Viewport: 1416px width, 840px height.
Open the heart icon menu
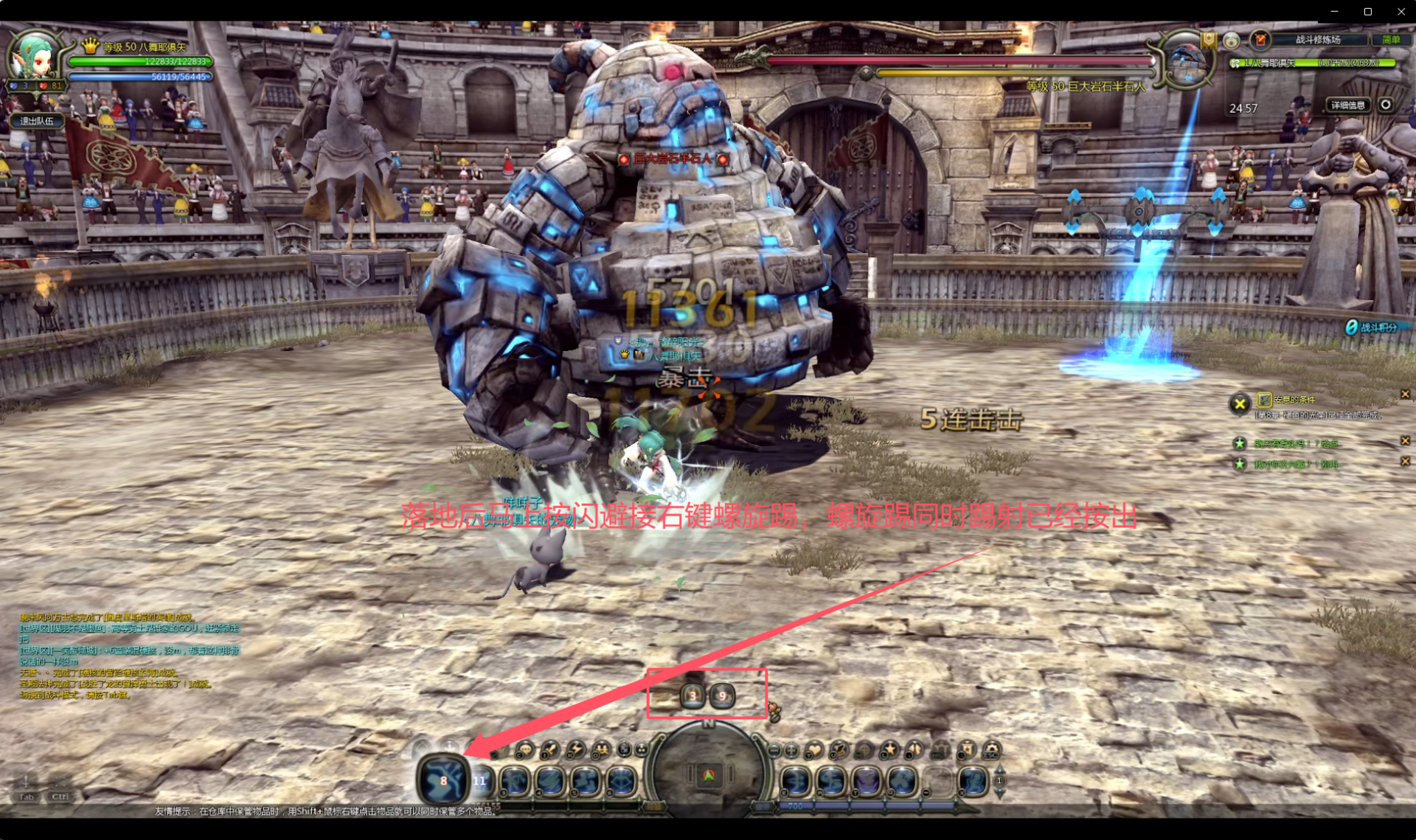point(814,751)
